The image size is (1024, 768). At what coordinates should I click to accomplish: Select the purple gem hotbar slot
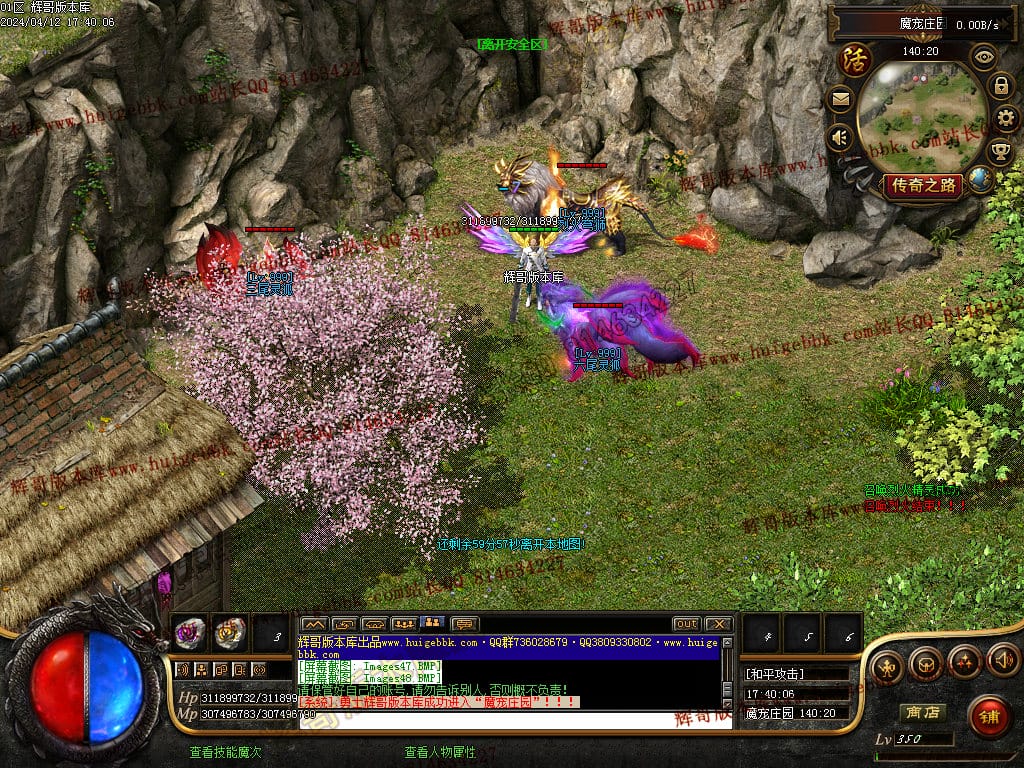pyautogui.click(x=189, y=632)
